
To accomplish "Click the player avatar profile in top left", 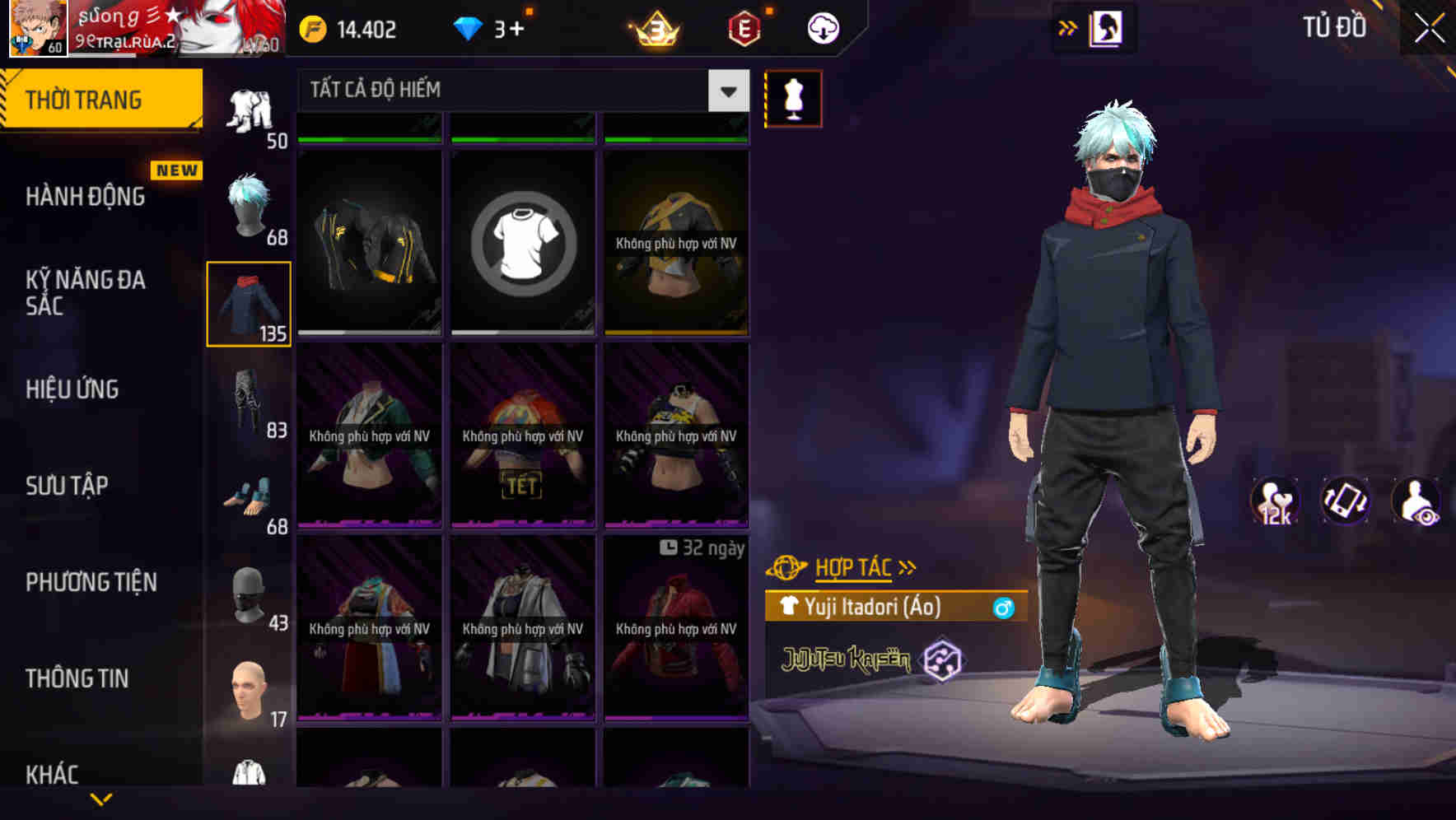I will (x=39, y=27).
